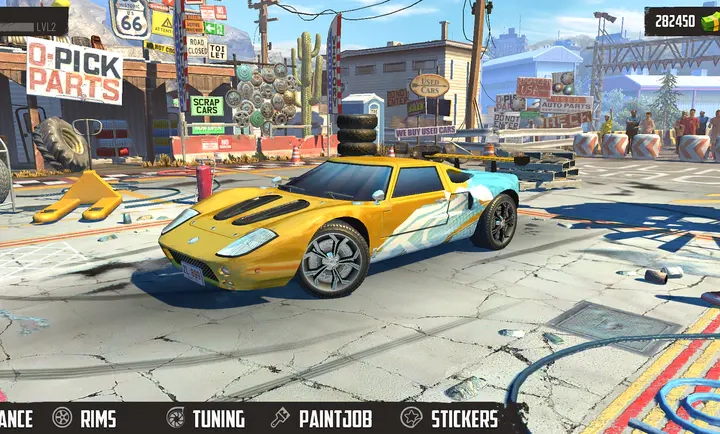Show the Stickers options
720x434 pixels.
coord(450,418)
